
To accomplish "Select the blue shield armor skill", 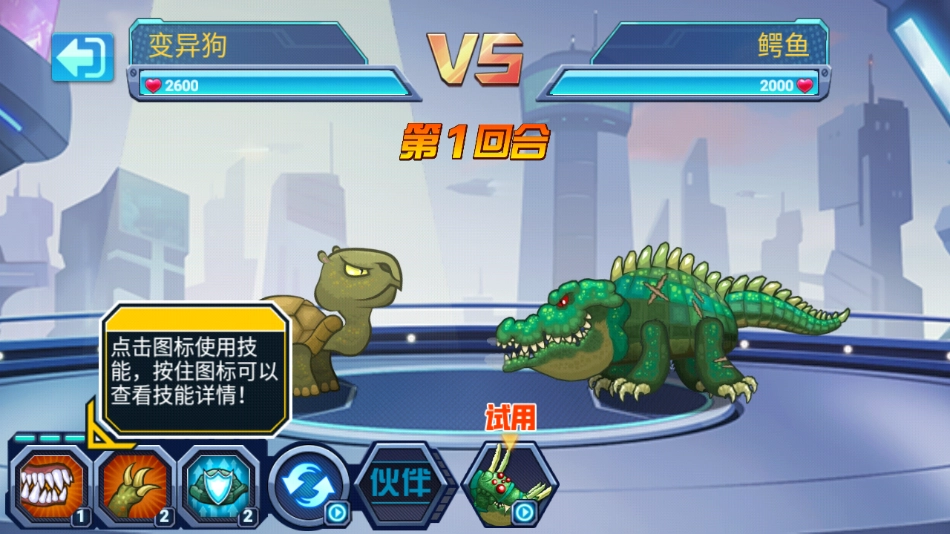I will tap(222, 485).
